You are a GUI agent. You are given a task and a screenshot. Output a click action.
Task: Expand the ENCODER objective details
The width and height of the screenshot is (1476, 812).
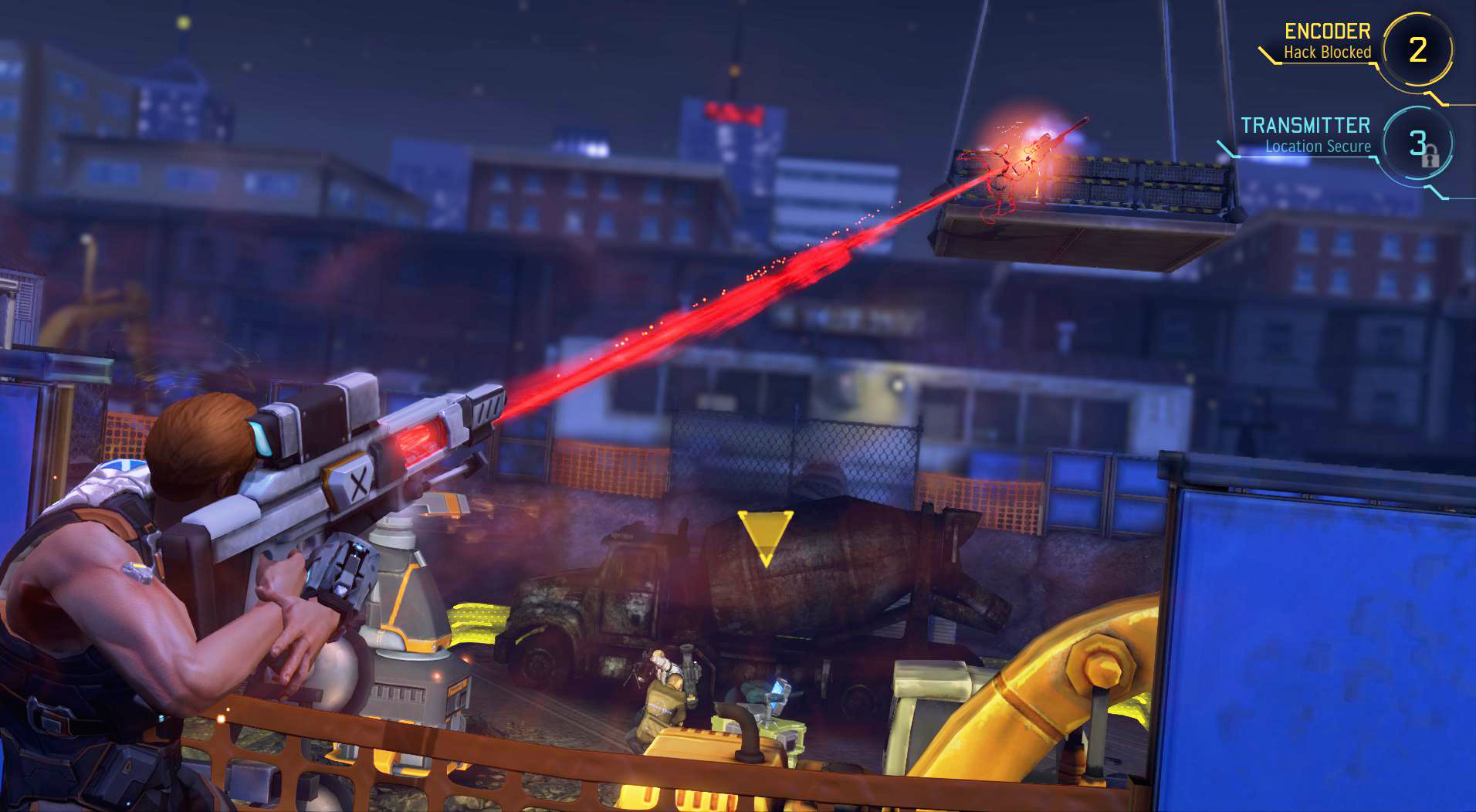(x=1328, y=32)
